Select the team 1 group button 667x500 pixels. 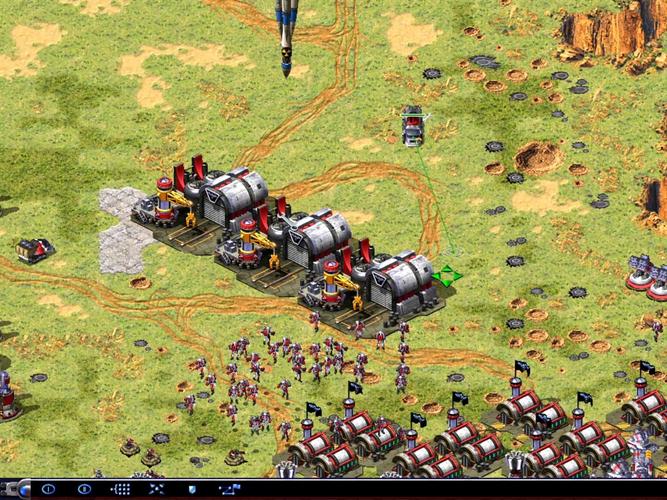click(48, 489)
